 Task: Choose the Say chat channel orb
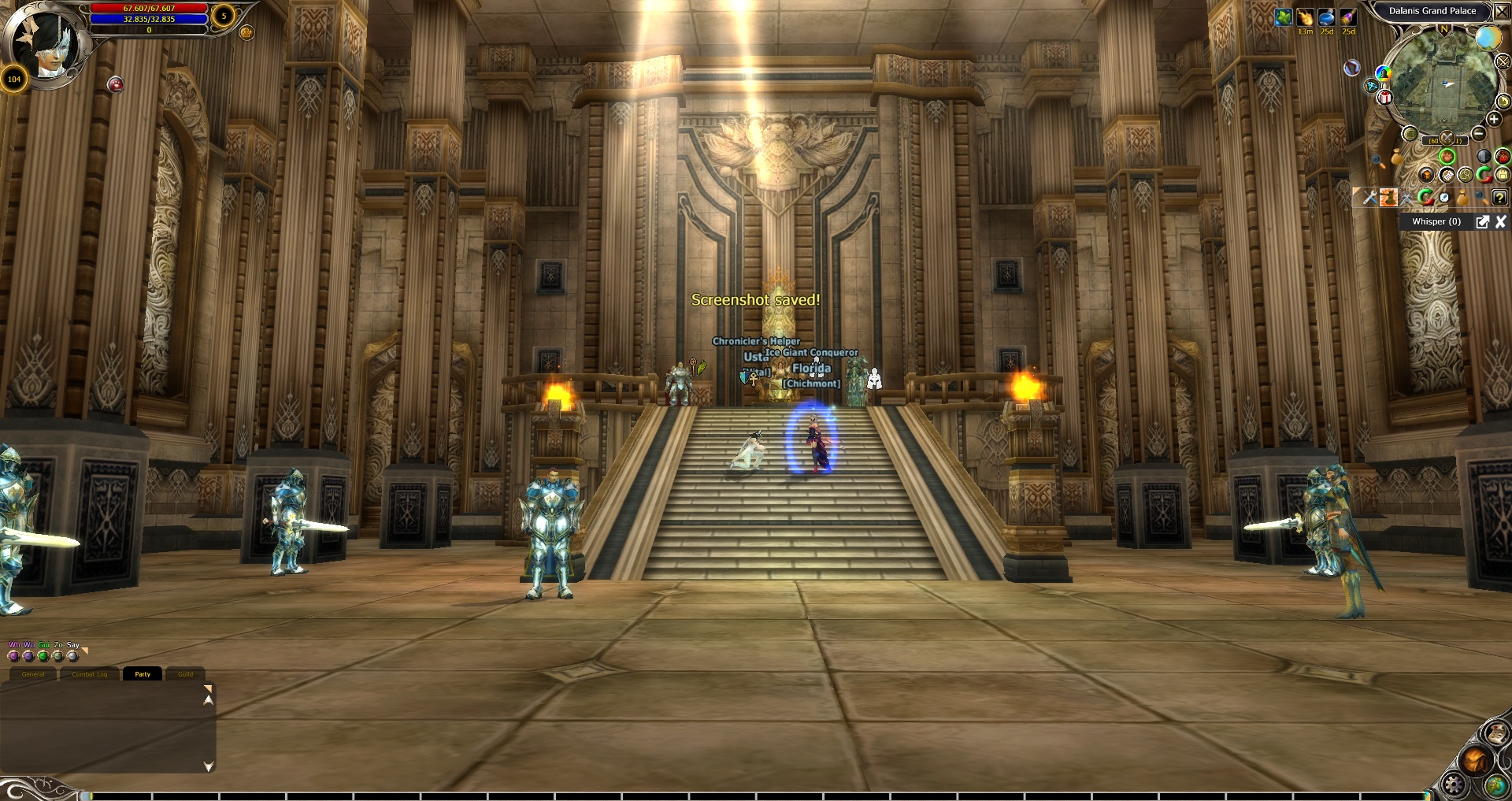(73, 656)
